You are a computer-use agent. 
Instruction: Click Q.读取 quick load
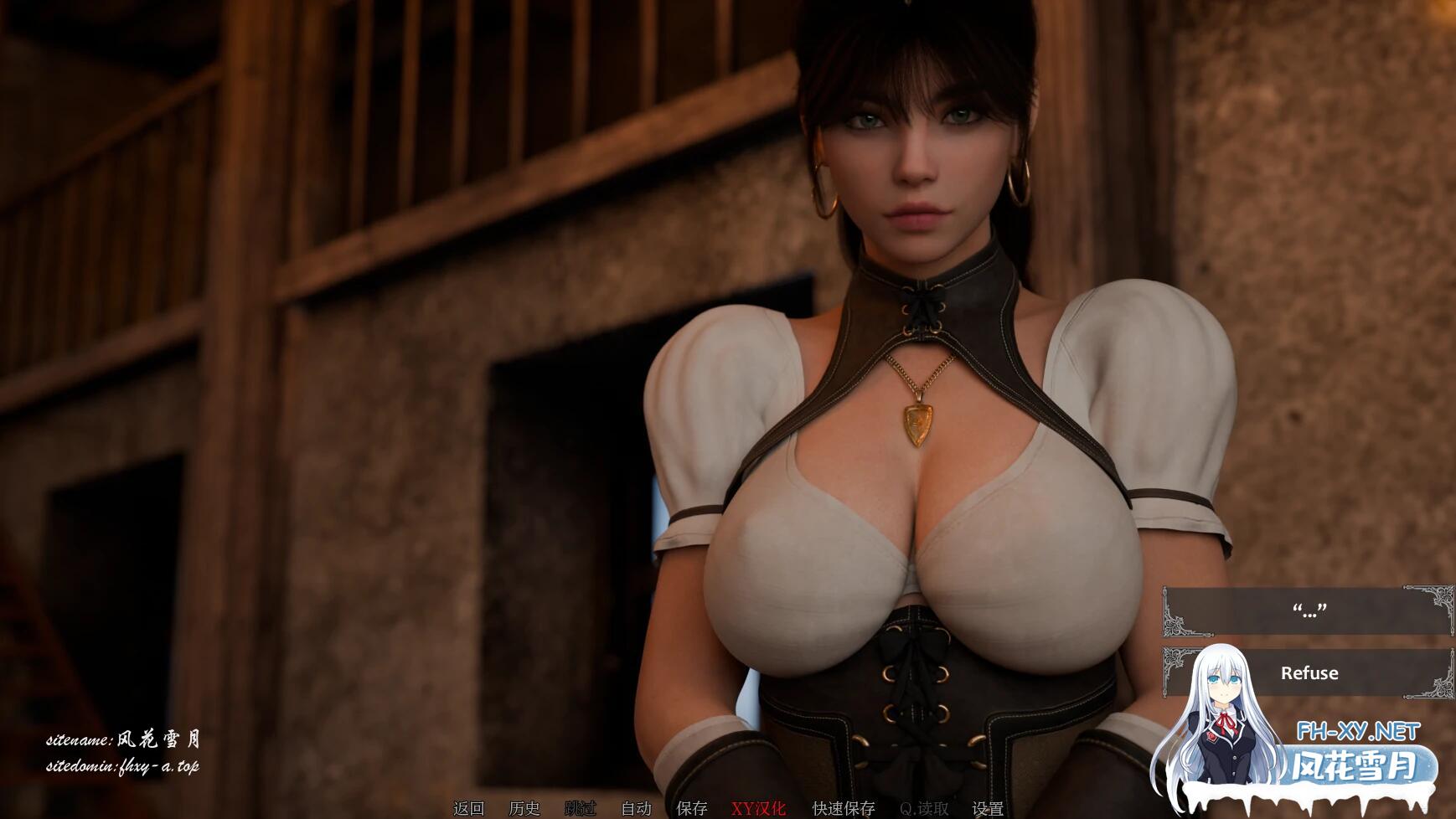[x=924, y=808]
